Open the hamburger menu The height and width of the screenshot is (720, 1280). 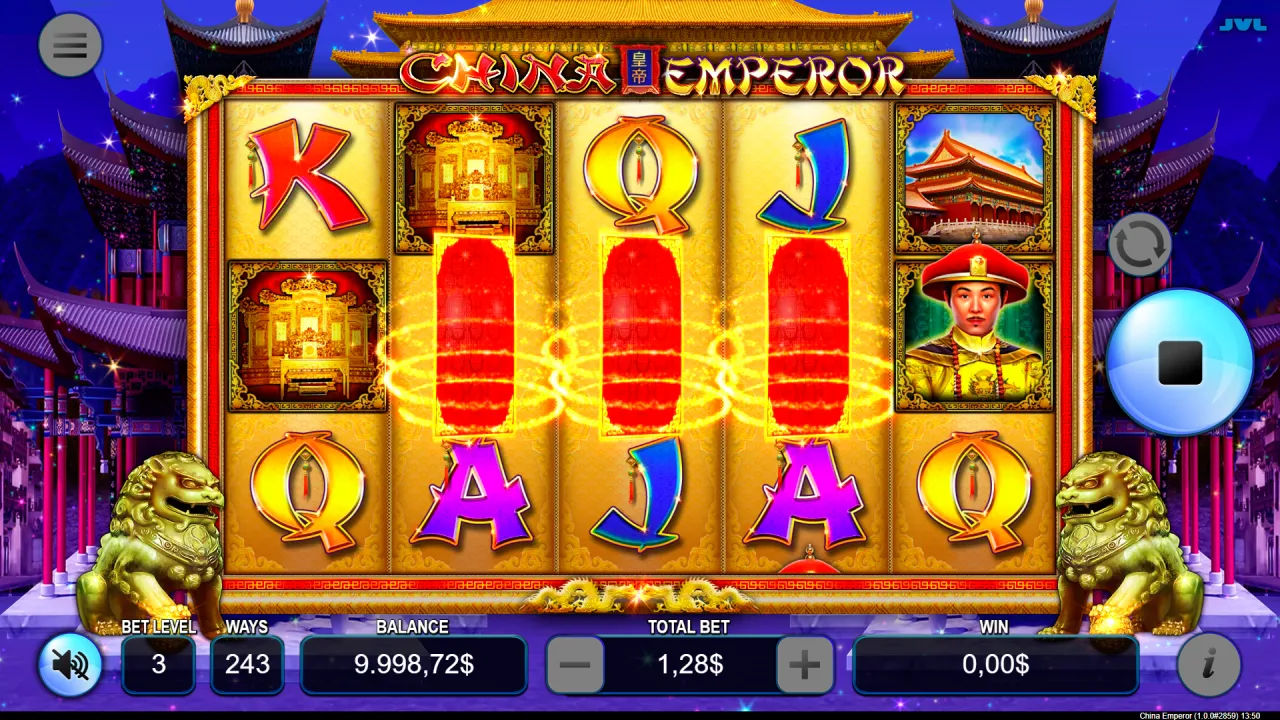click(70, 45)
